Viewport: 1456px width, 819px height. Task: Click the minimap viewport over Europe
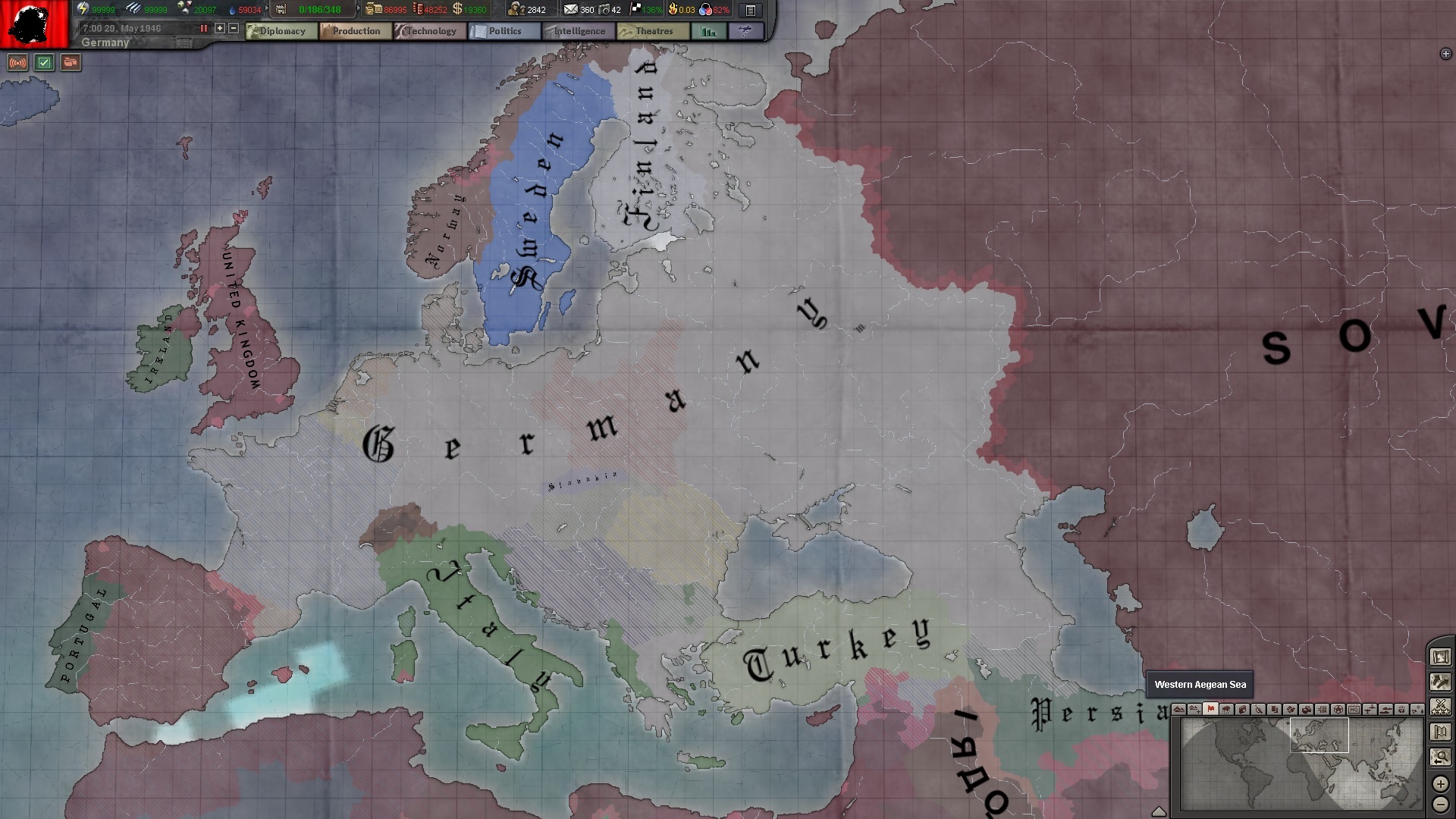point(1319,734)
